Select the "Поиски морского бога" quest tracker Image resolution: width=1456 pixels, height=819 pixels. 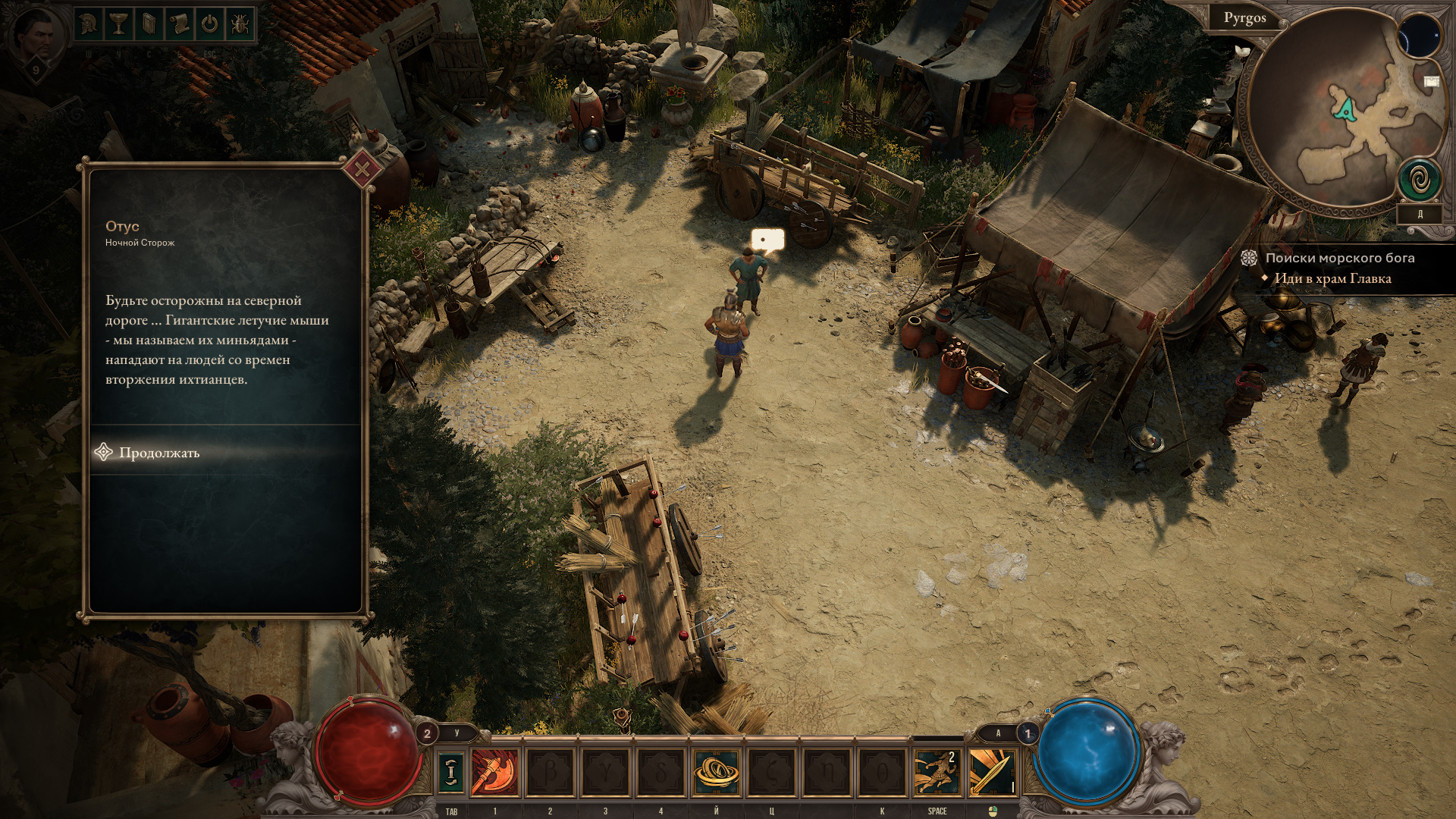[x=1339, y=258]
